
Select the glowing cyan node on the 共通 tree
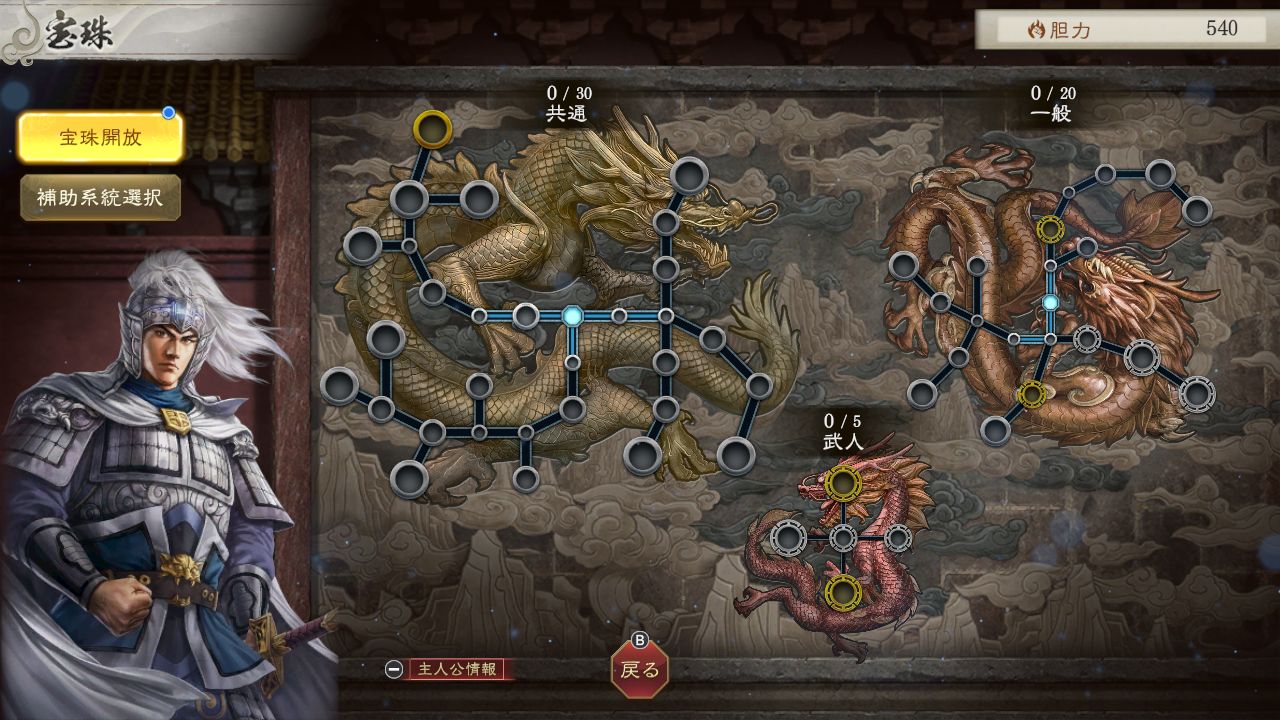(x=571, y=316)
